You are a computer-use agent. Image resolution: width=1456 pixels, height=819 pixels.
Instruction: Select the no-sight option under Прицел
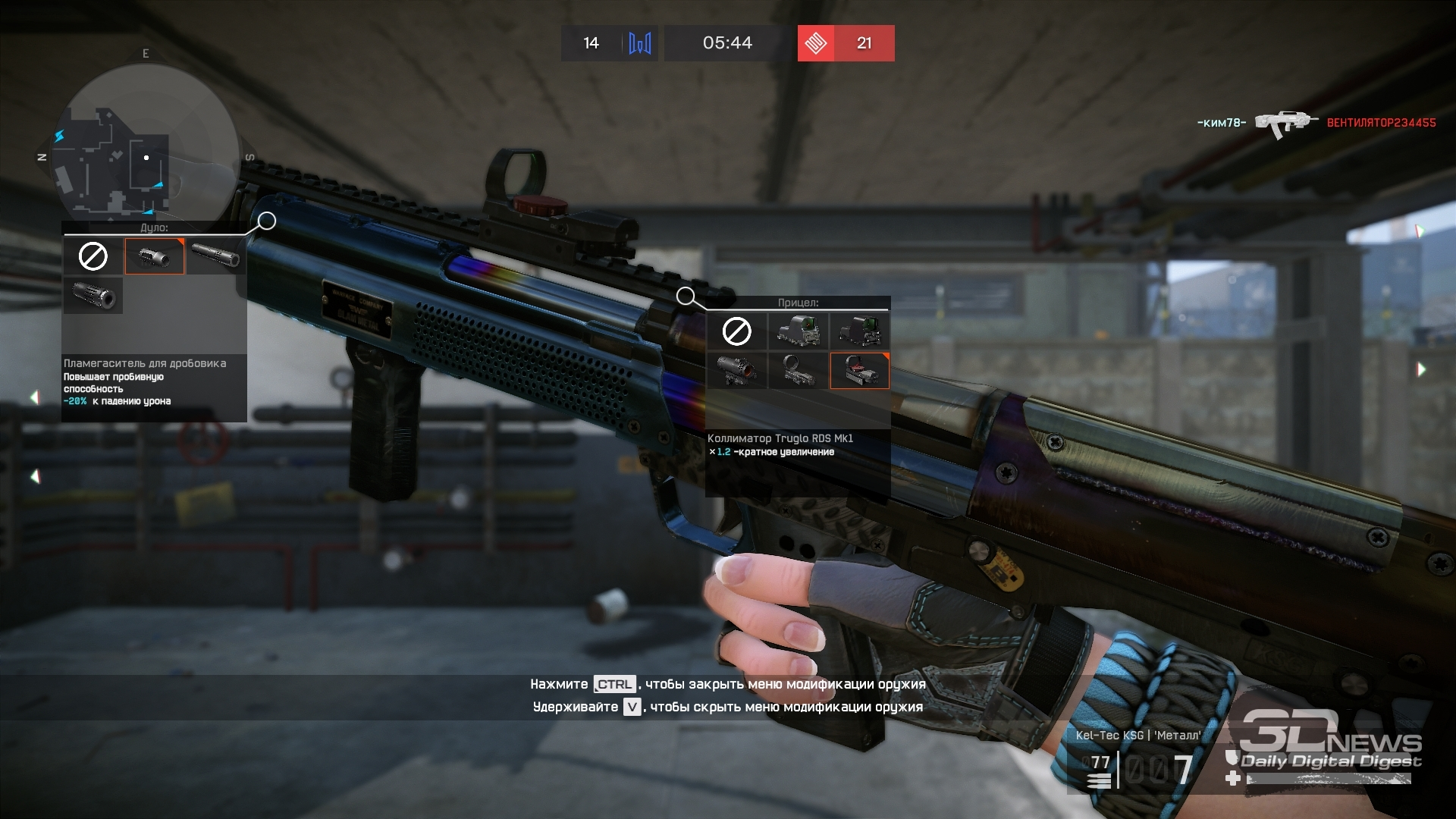pyautogui.click(x=736, y=331)
